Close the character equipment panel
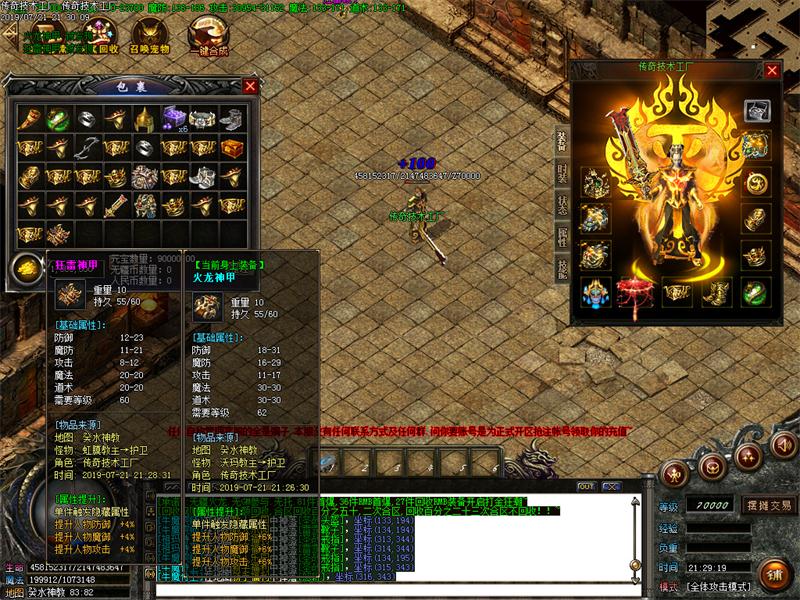800x600 pixels. [x=772, y=70]
